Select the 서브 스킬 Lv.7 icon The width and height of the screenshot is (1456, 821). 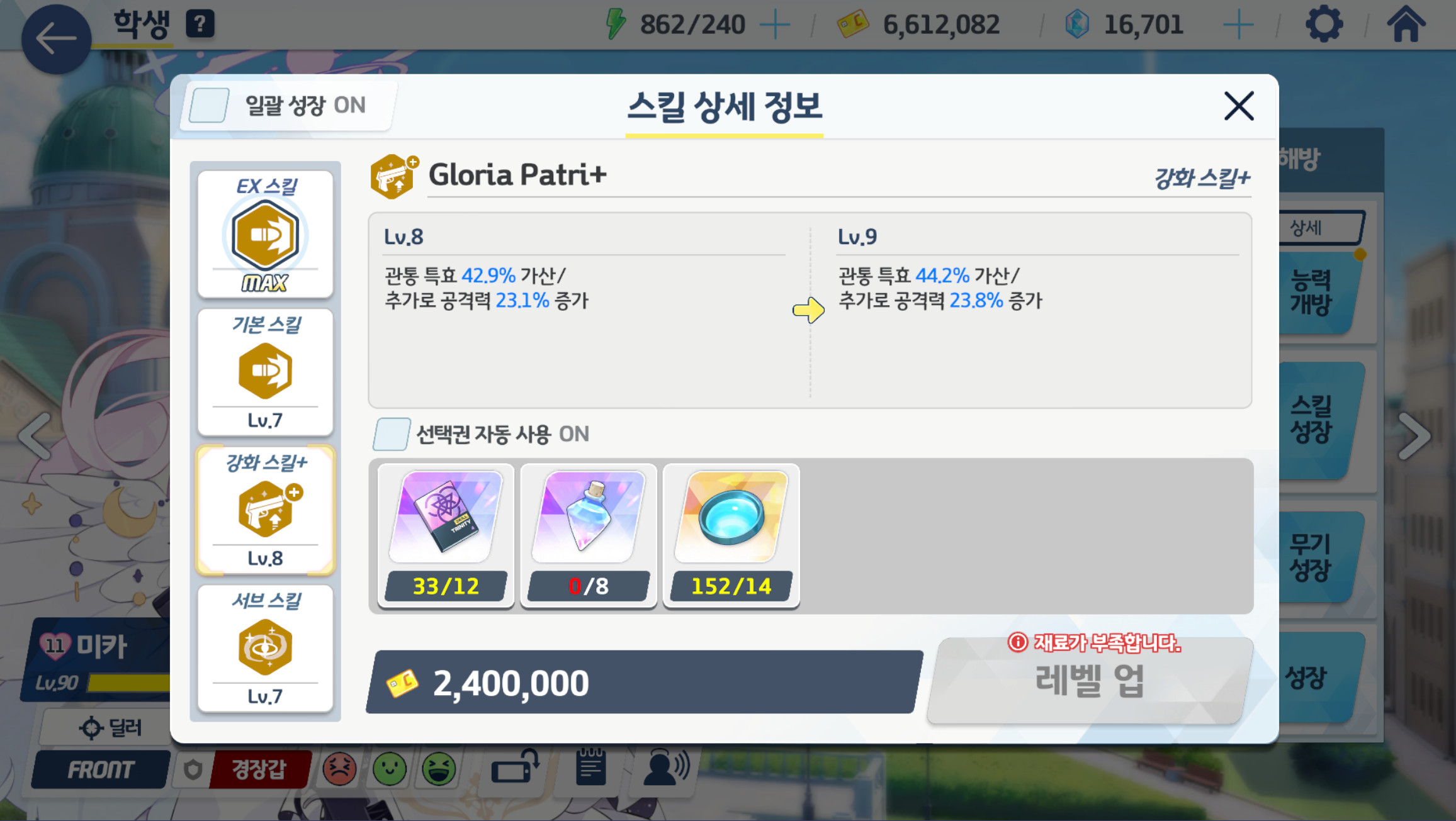(265, 648)
